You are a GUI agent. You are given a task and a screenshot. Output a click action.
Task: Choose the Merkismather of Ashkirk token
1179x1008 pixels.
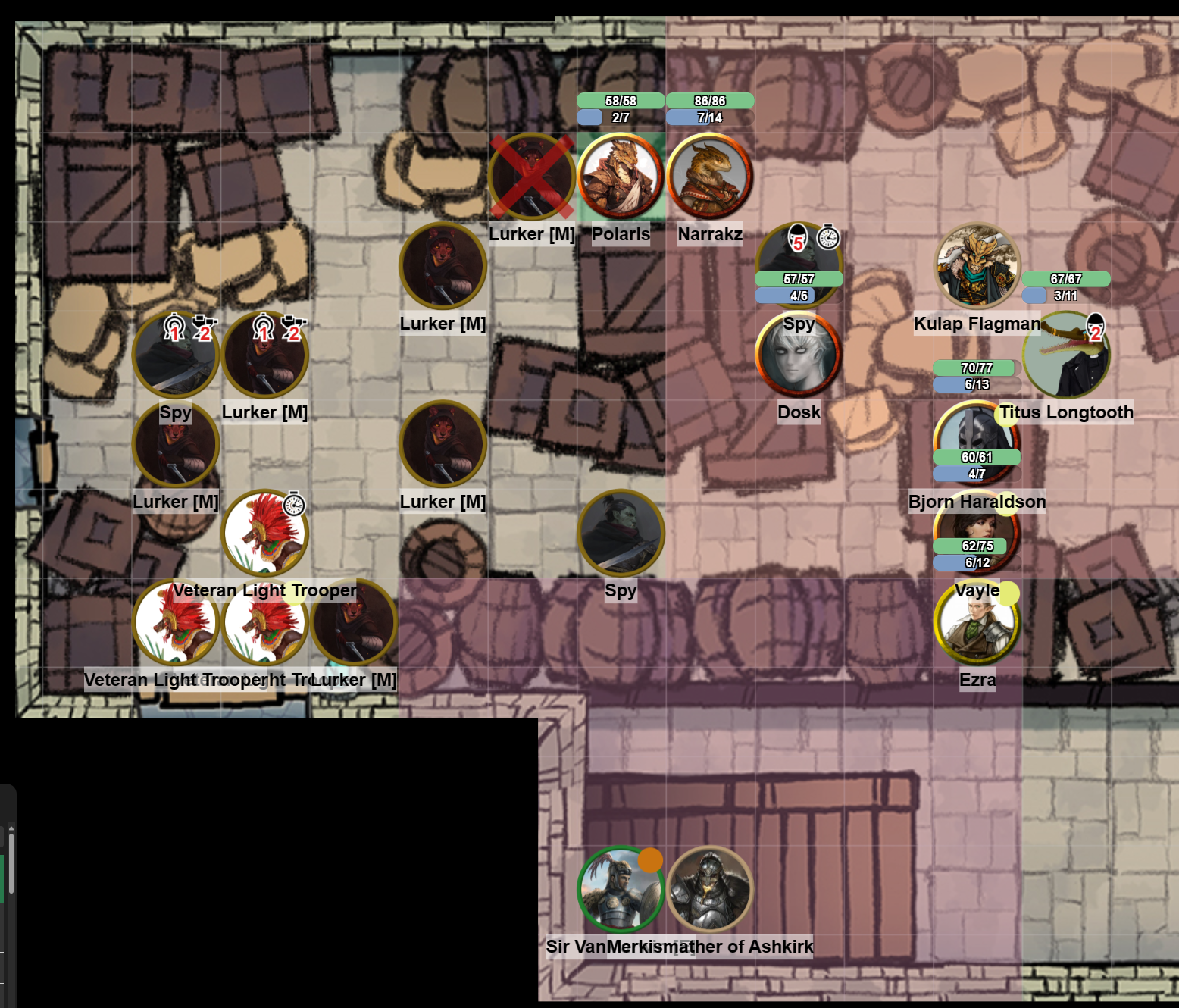710,890
